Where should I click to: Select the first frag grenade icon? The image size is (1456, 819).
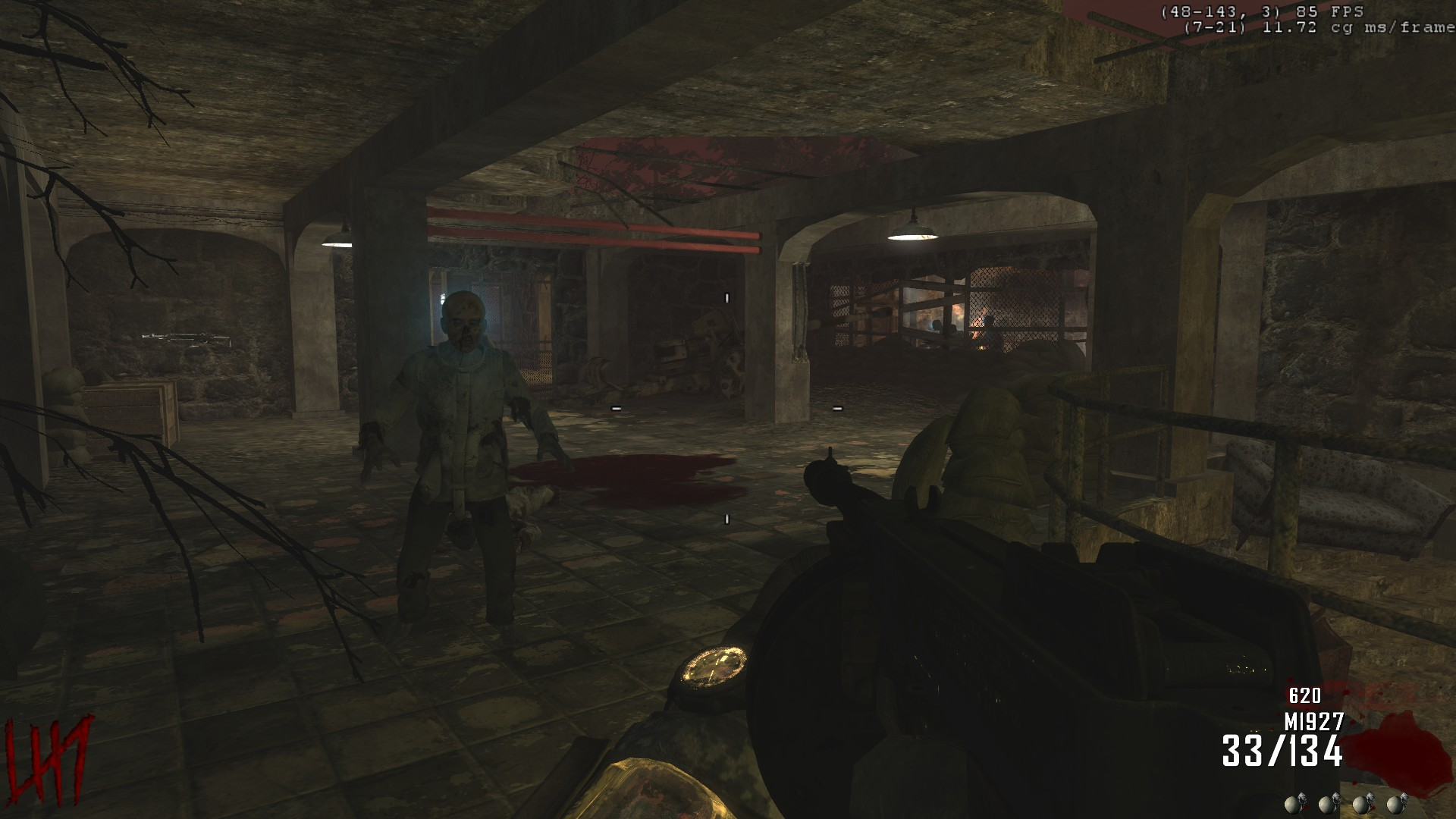(x=1291, y=805)
